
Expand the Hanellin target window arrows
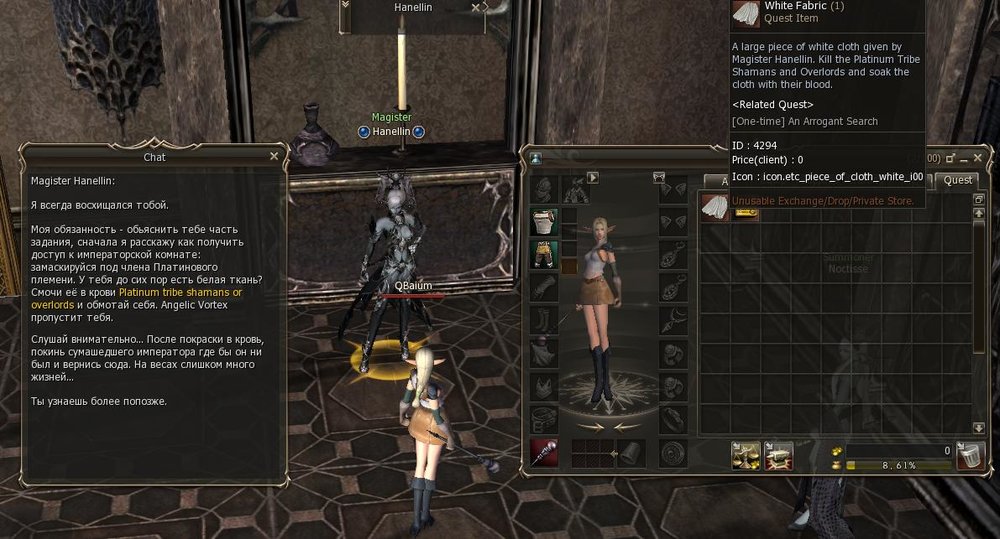coord(346,5)
